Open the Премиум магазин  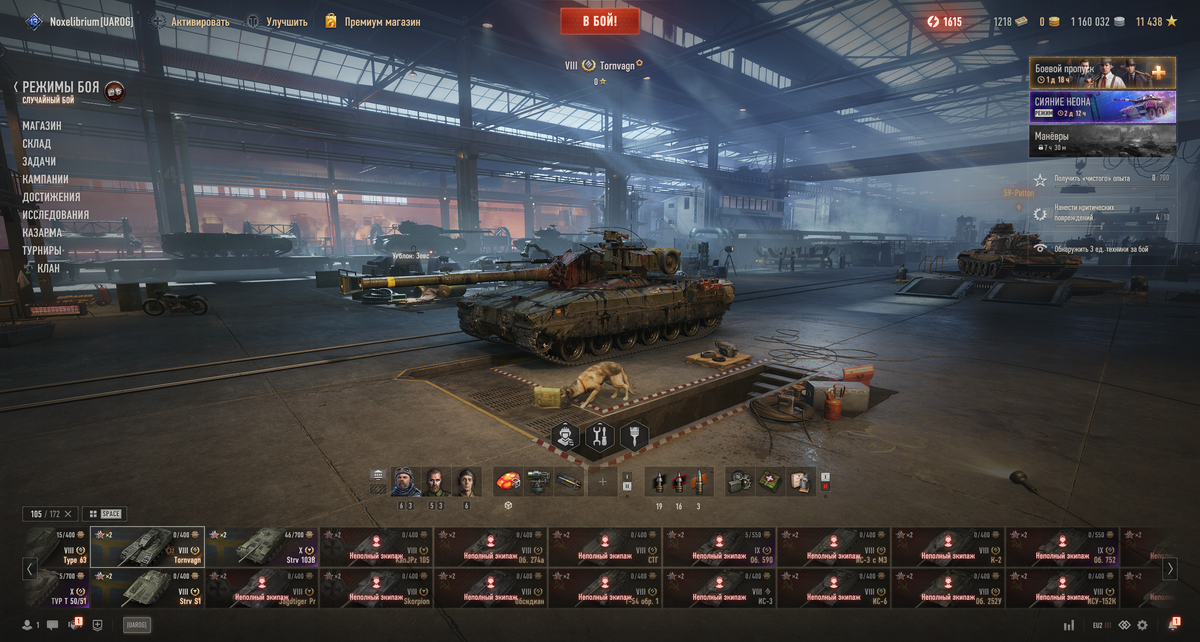pos(381,22)
